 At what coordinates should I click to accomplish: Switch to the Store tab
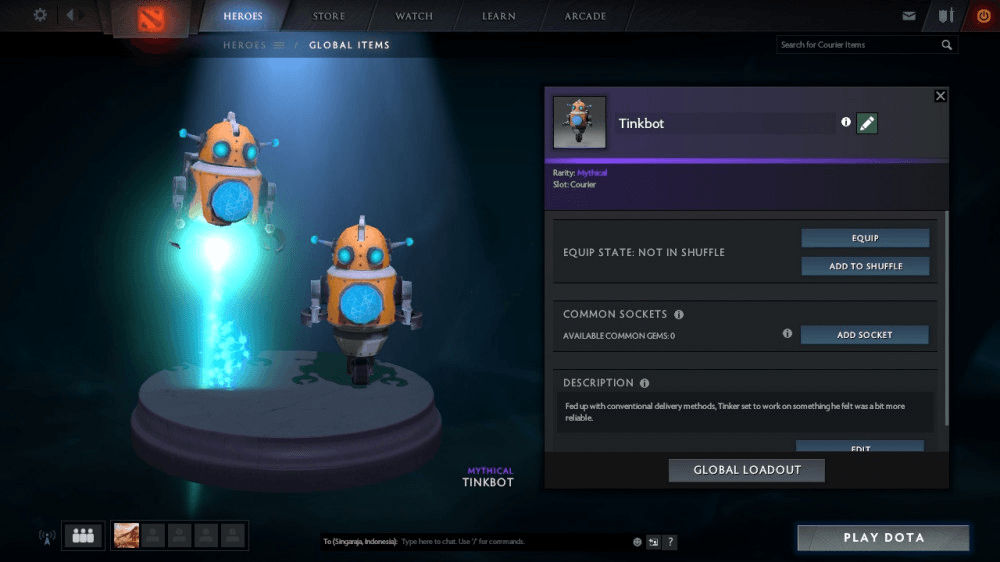[x=329, y=16]
